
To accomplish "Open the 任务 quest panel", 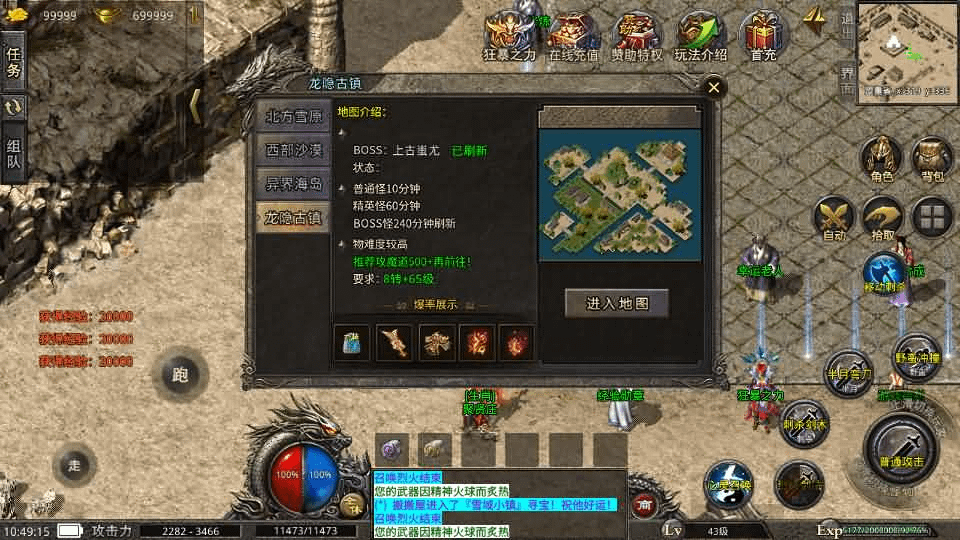I will [x=13, y=62].
